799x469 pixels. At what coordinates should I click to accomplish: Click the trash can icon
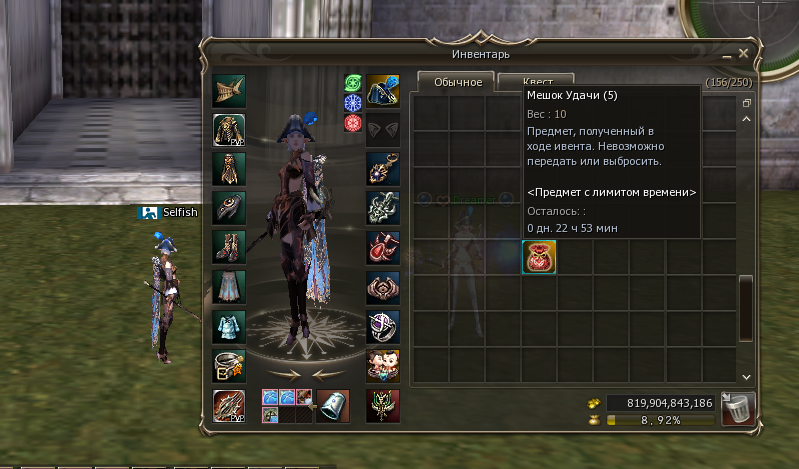[x=738, y=409]
